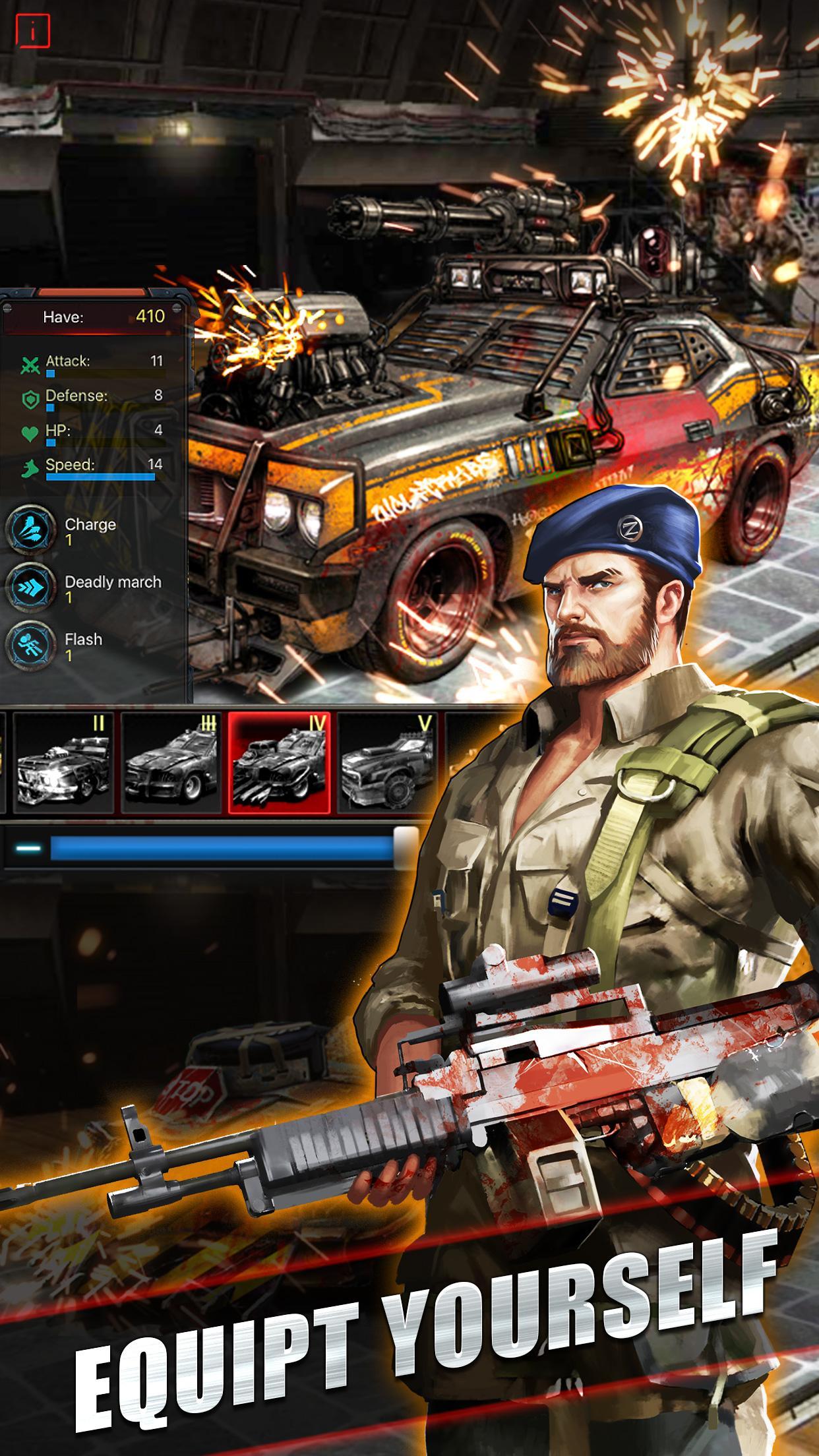The width and height of the screenshot is (819, 1456).
Task: Select the highlighted tier IV vehicle
Action: click(x=280, y=762)
